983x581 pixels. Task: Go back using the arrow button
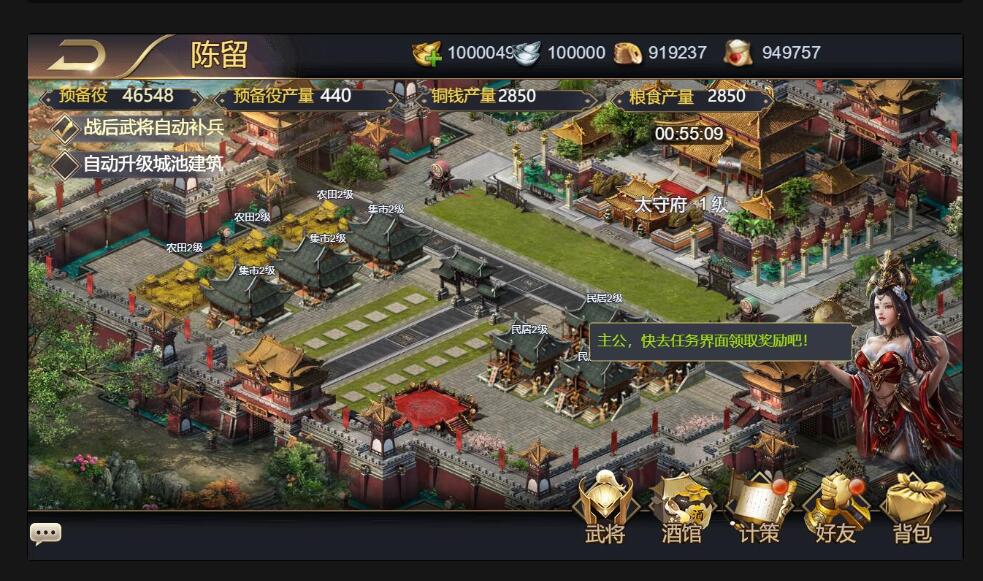click(76, 54)
